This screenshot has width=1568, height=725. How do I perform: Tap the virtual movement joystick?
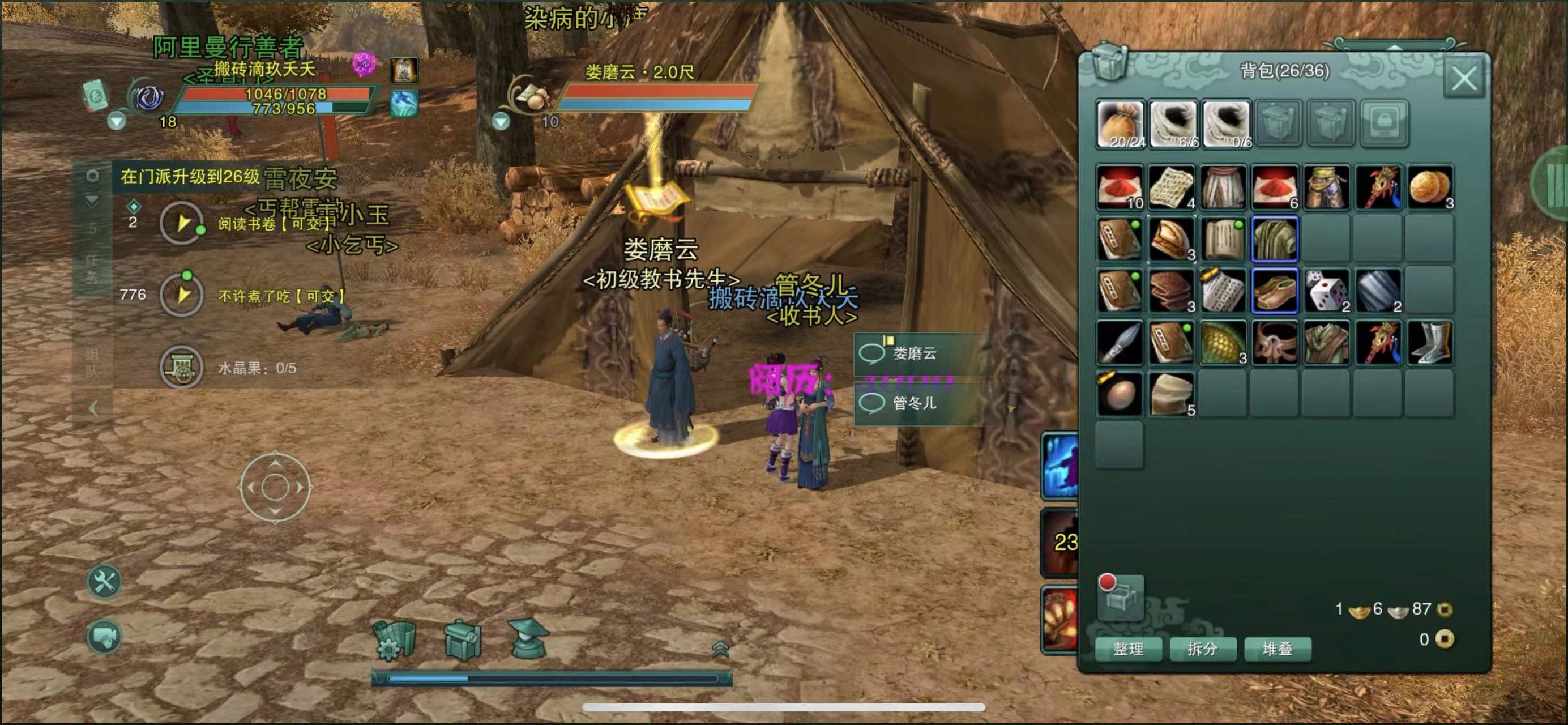[x=275, y=487]
